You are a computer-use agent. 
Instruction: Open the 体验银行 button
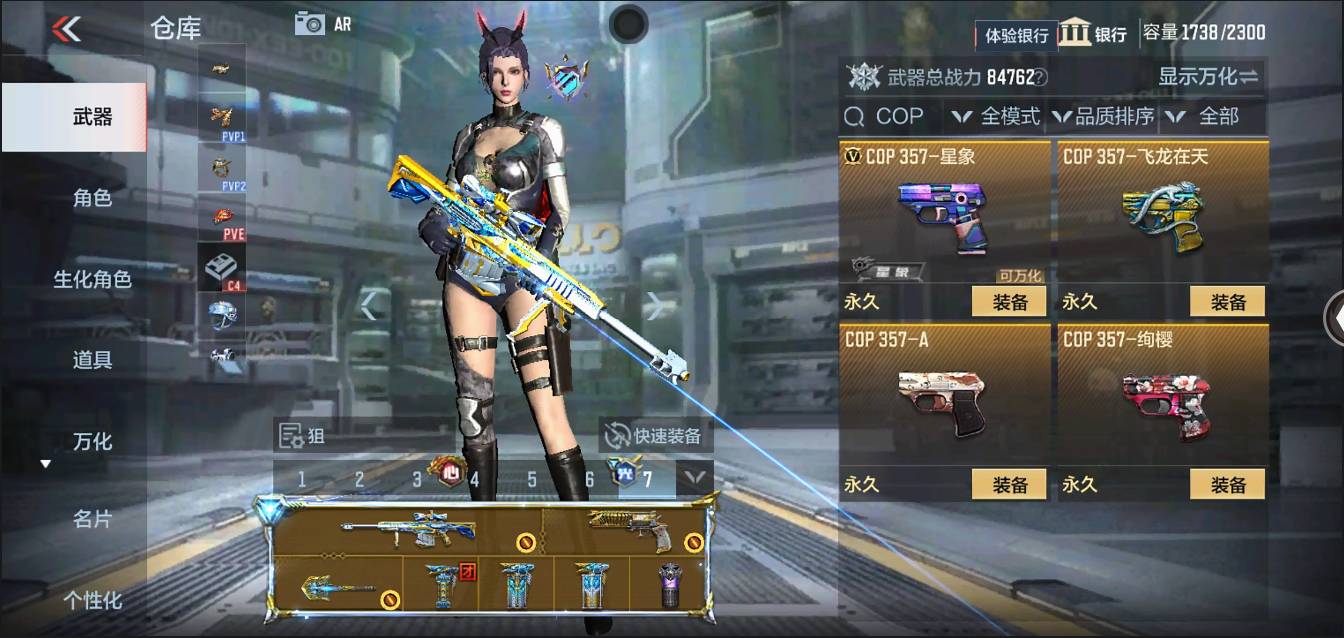[x=1016, y=35]
